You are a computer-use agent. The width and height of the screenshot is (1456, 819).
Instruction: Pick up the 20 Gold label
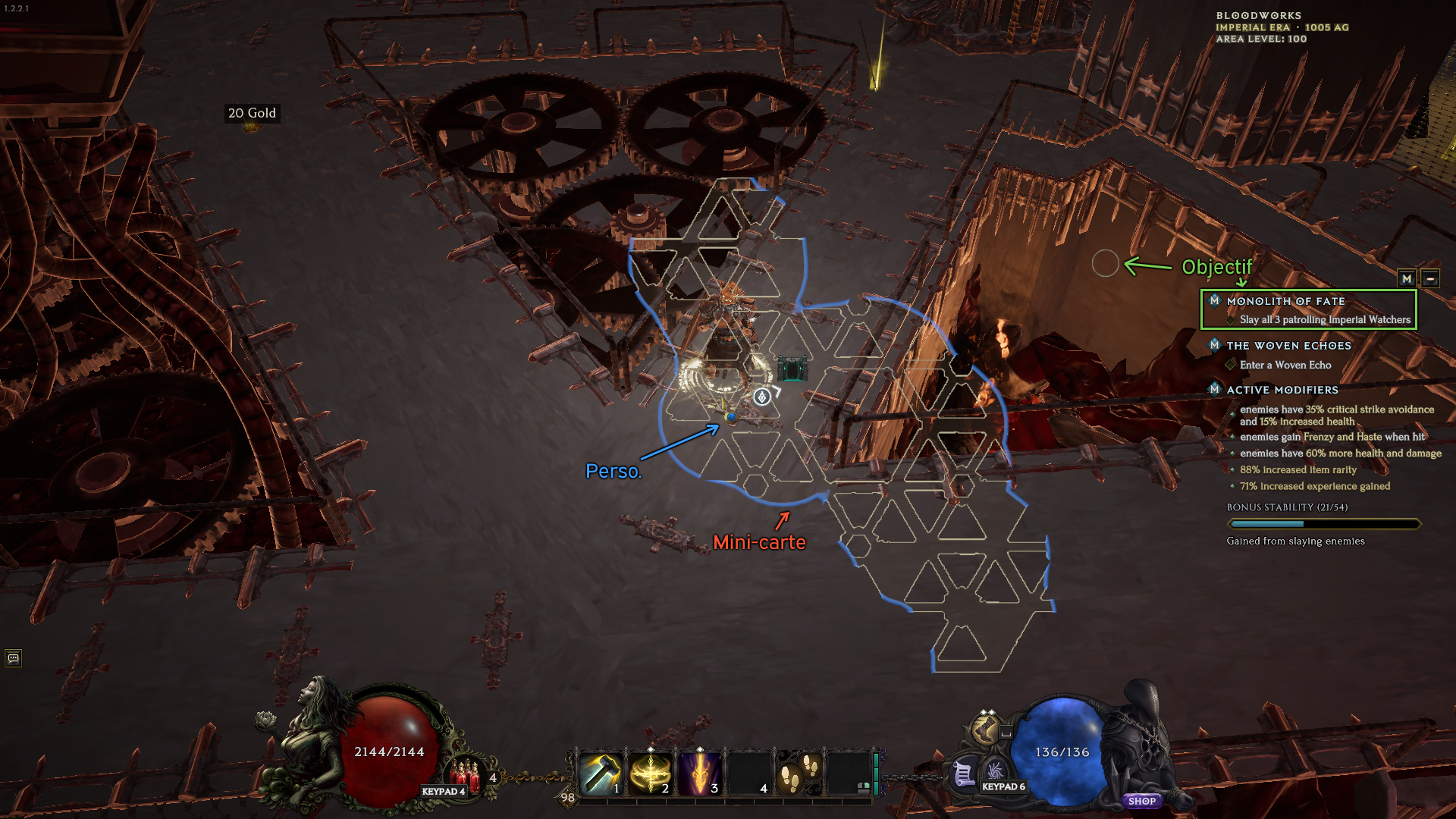click(x=252, y=113)
